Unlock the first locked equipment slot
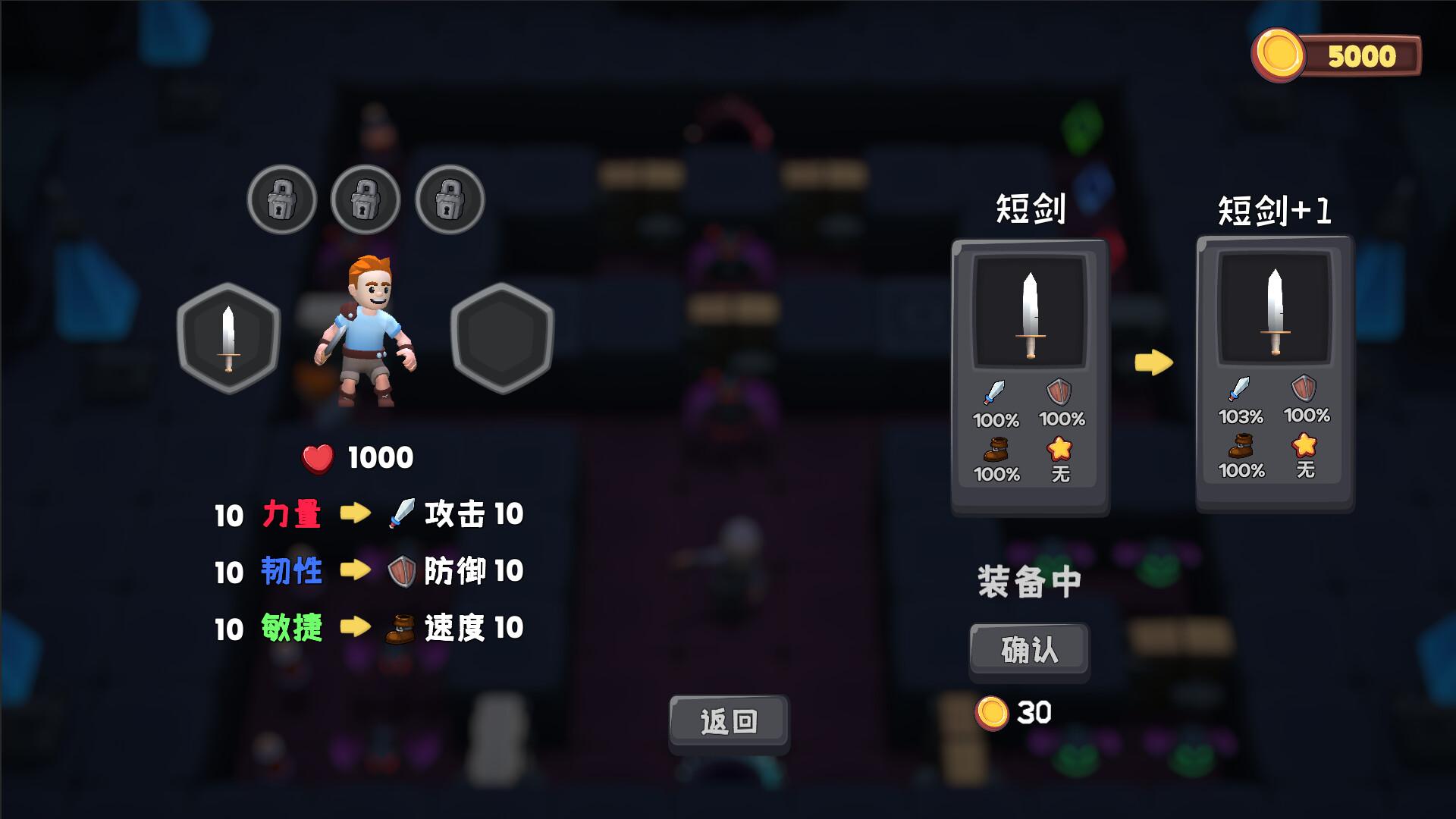 click(284, 199)
